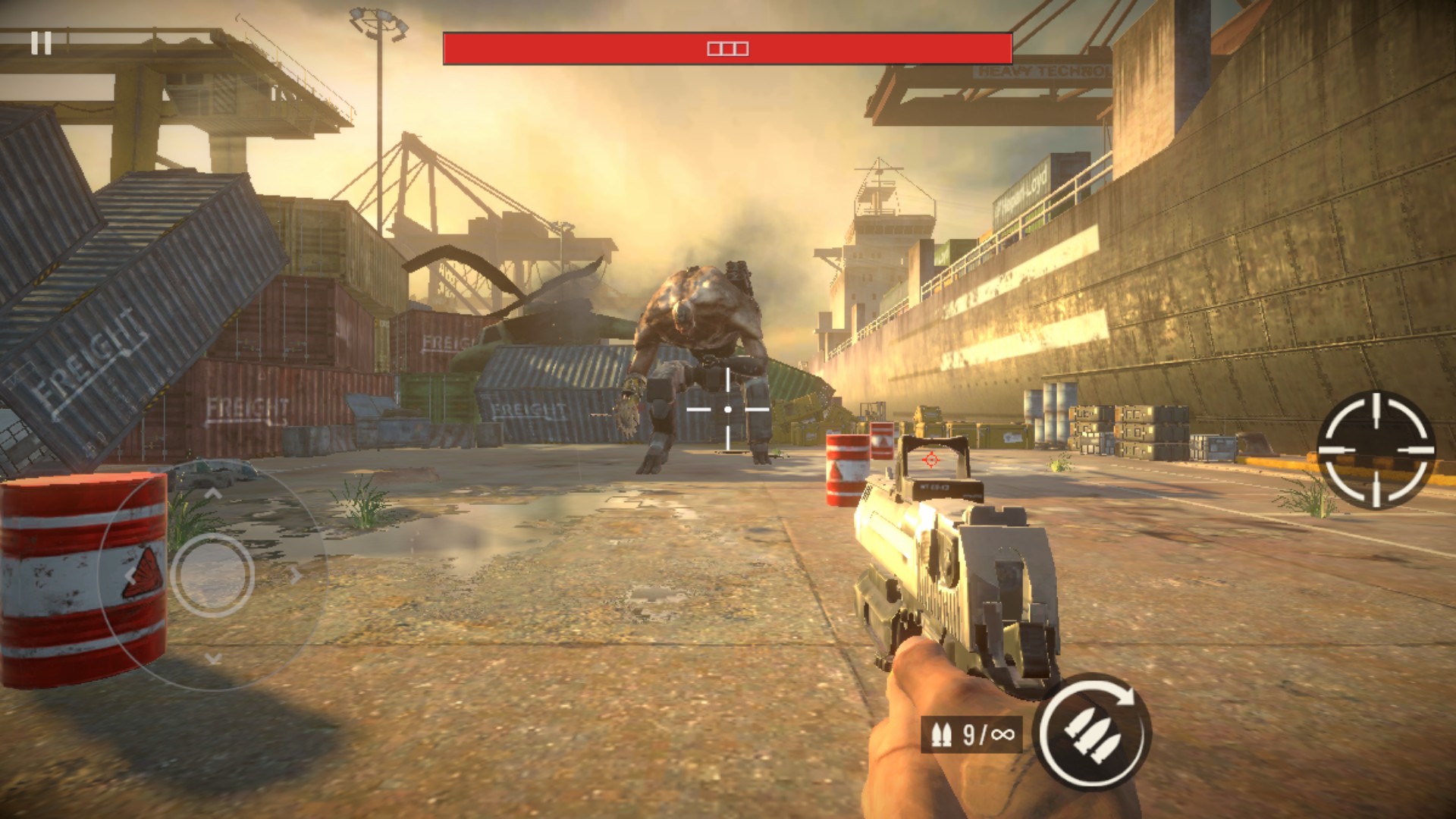
Task: Tap the crosshair aim button
Action: tap(1376, 450)
